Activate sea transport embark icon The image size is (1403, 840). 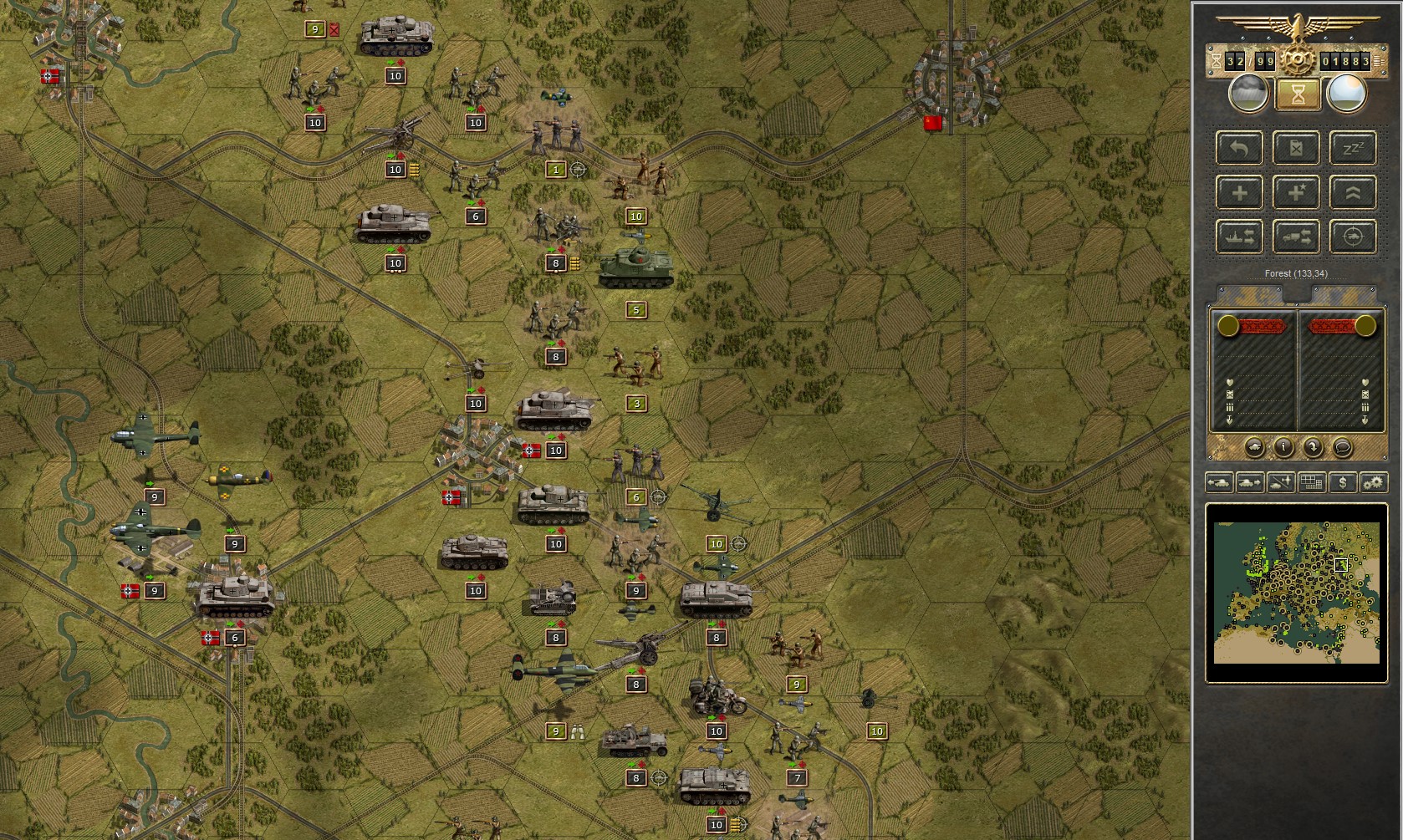click(x=1240, y=237)
